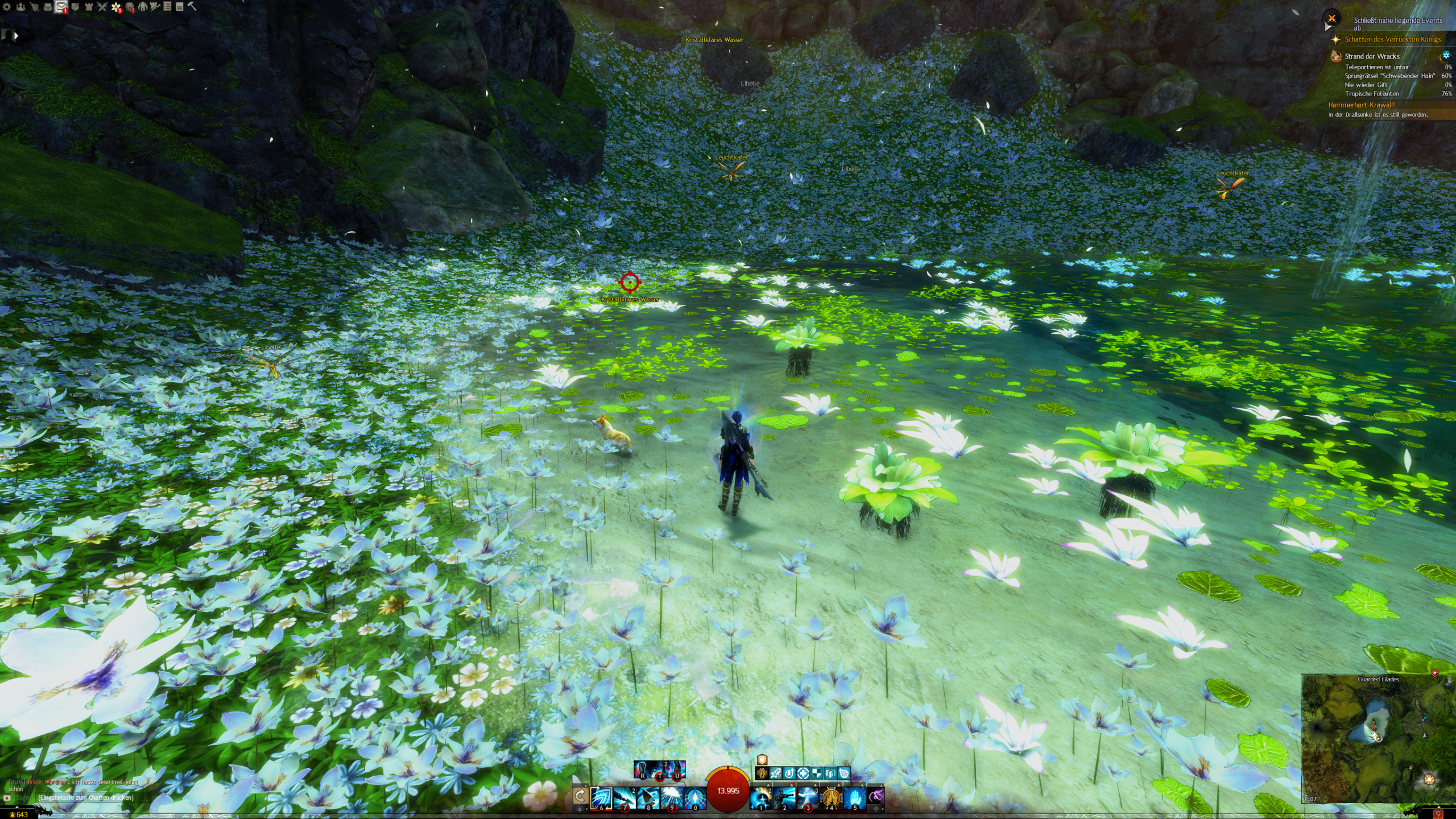Activate the punching figure weapon skill 2
This screenshot has width=1456, height=819.
[x=784, y=798]
